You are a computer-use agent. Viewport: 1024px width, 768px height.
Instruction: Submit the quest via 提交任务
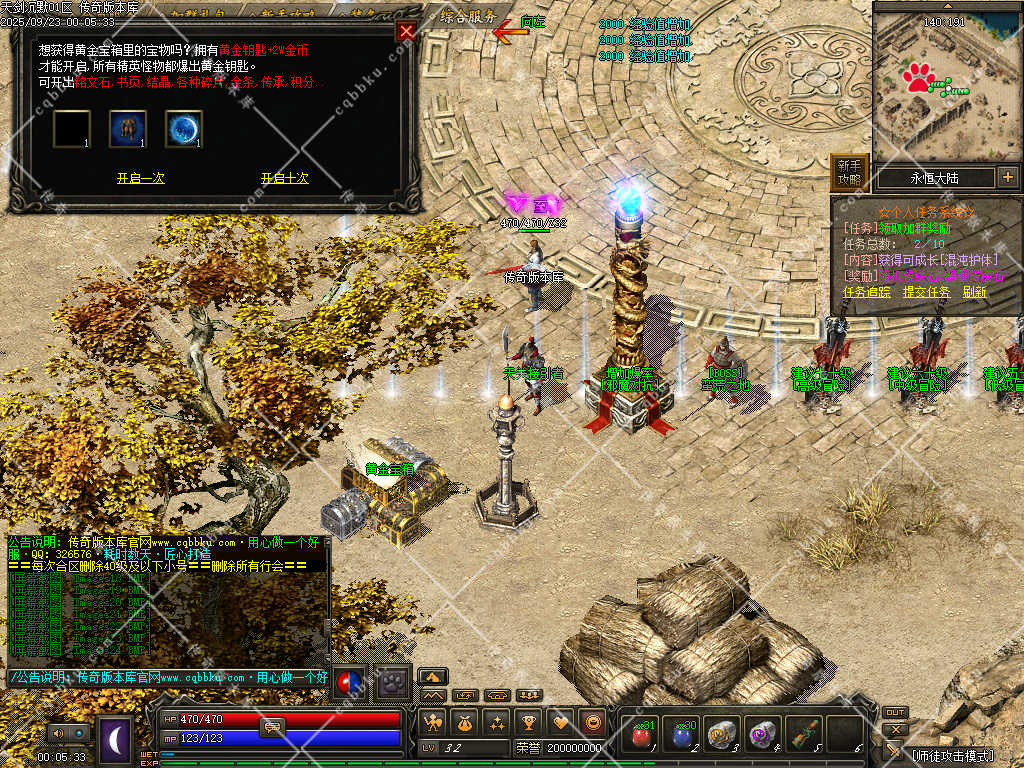click(926, 292)
